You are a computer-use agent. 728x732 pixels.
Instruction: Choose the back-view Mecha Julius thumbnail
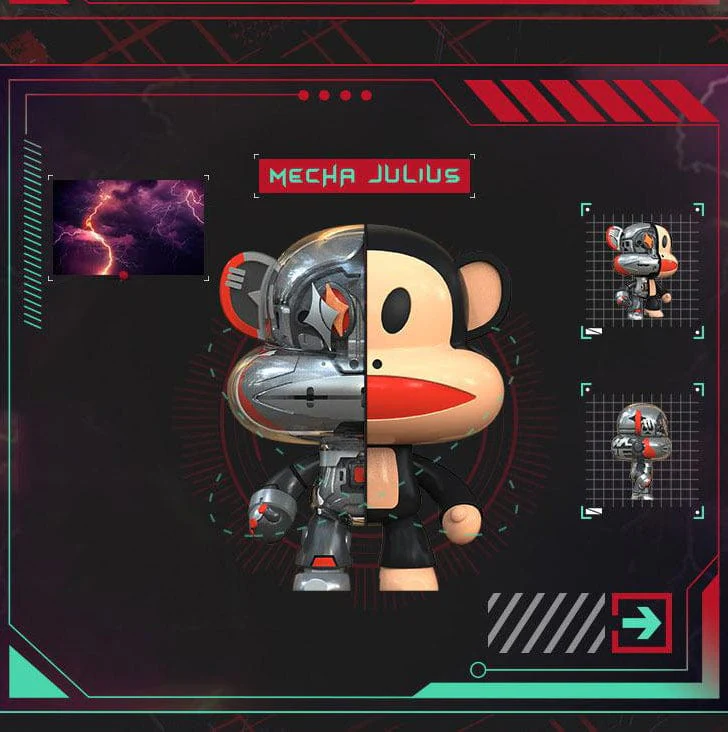643,450
